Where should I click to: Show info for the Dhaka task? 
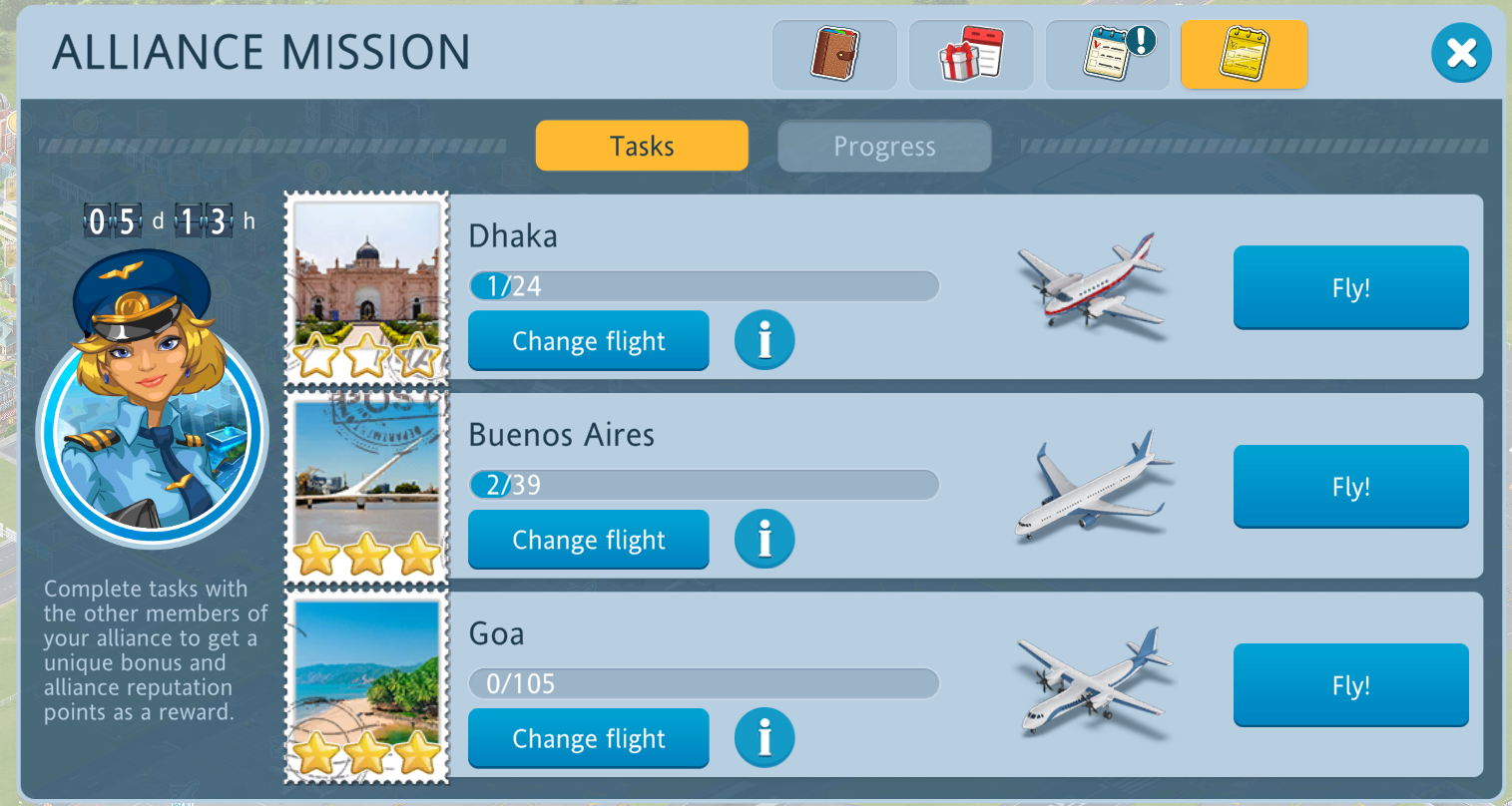point(764,340)
